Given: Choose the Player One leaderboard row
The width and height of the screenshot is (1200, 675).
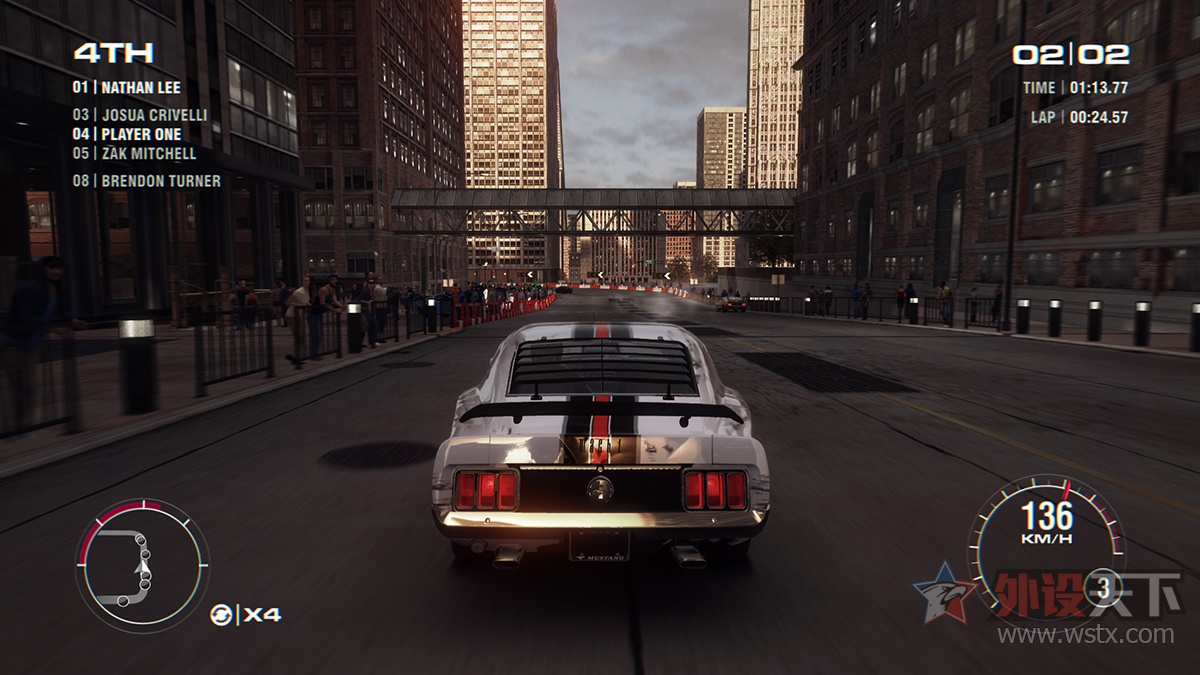Looking at the screenshot, I should click(x=127, y=134).
